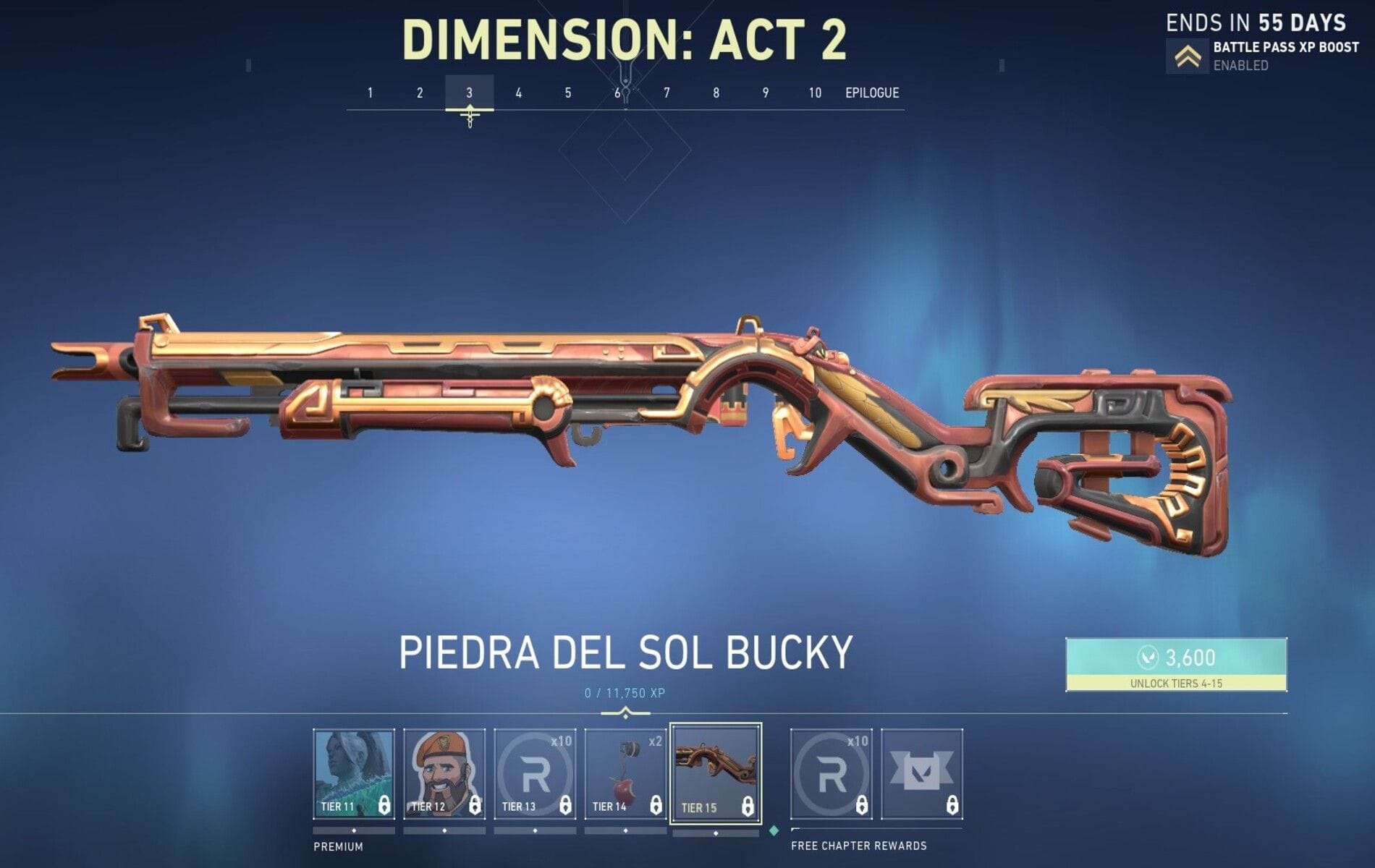The image size is (1375, 868).
Task: Switch to chapter 8 tab
Action: (x=716, y=93)
